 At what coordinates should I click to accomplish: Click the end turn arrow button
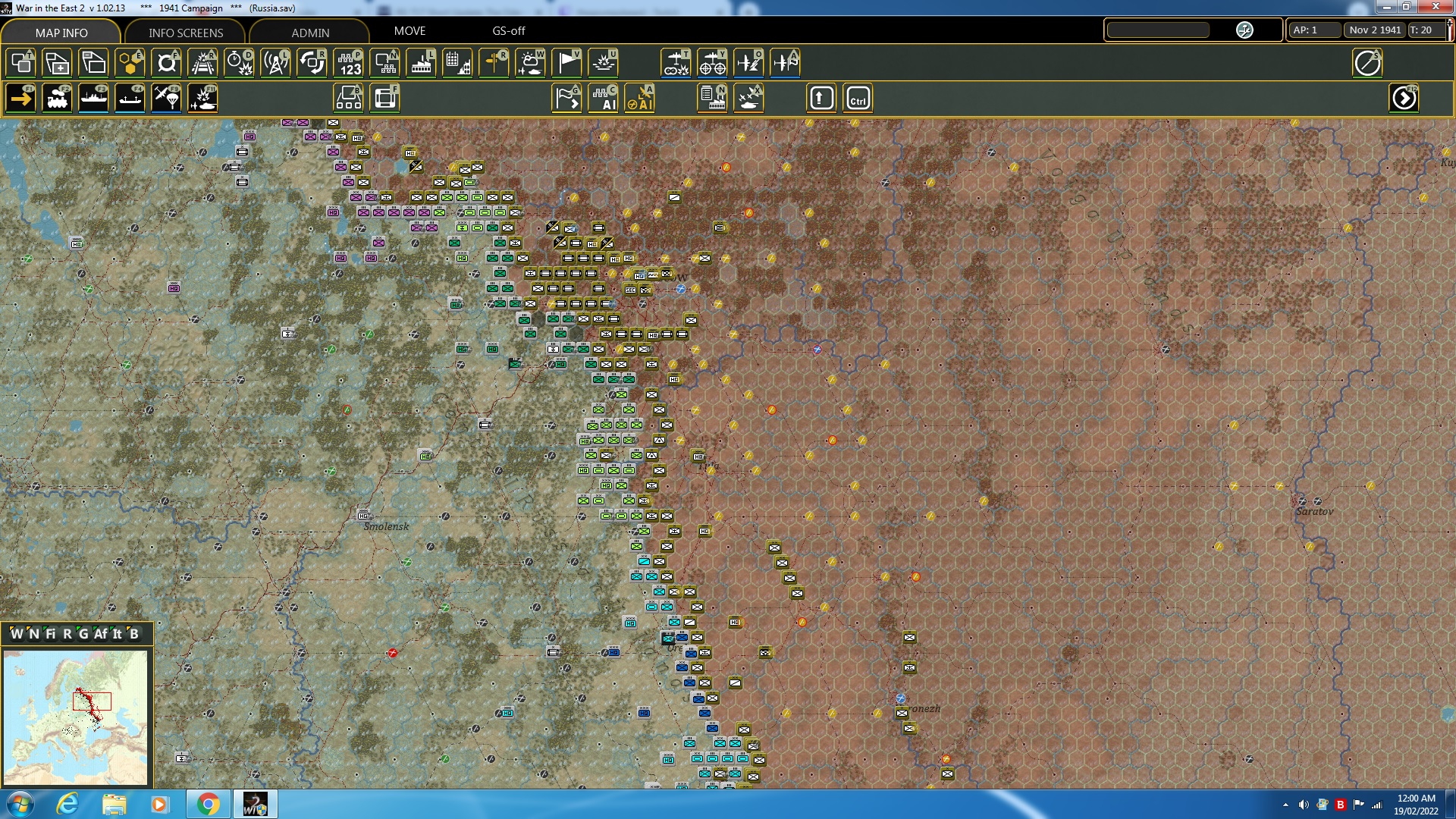[1405, 98]
